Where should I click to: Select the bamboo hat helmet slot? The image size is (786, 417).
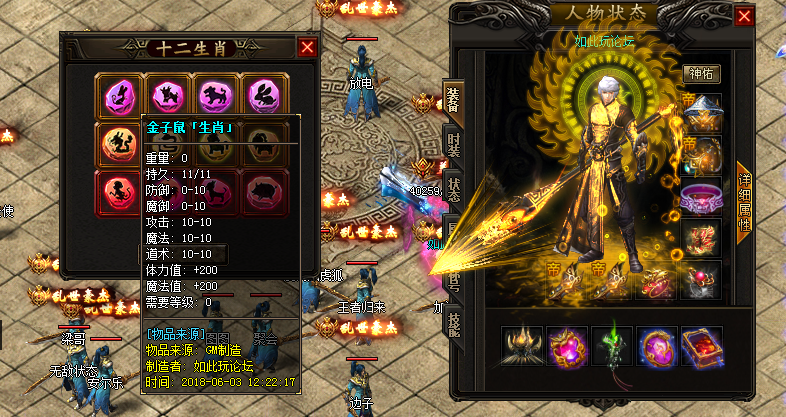[701, 112]
